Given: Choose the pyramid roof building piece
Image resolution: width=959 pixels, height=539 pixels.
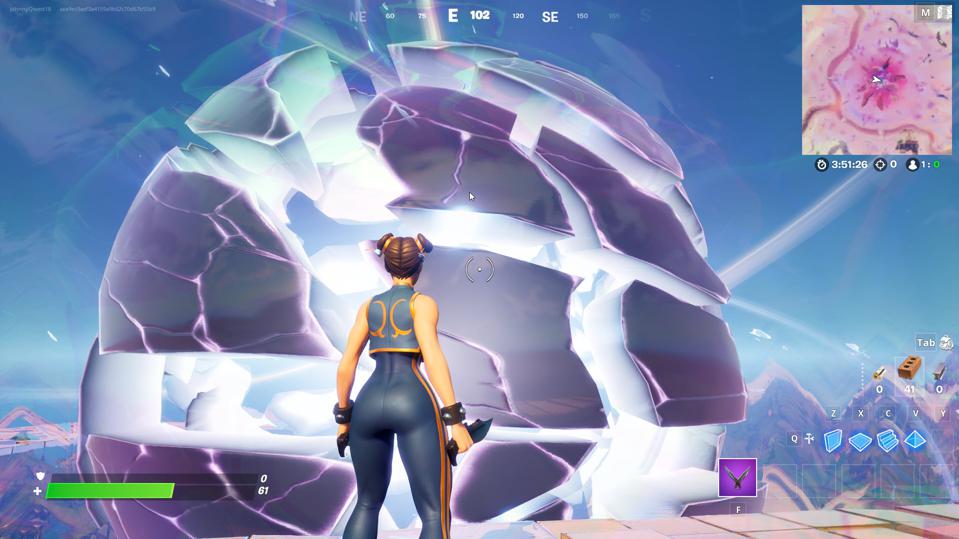Looking at the screenshot, I should (x=915, y=440).
